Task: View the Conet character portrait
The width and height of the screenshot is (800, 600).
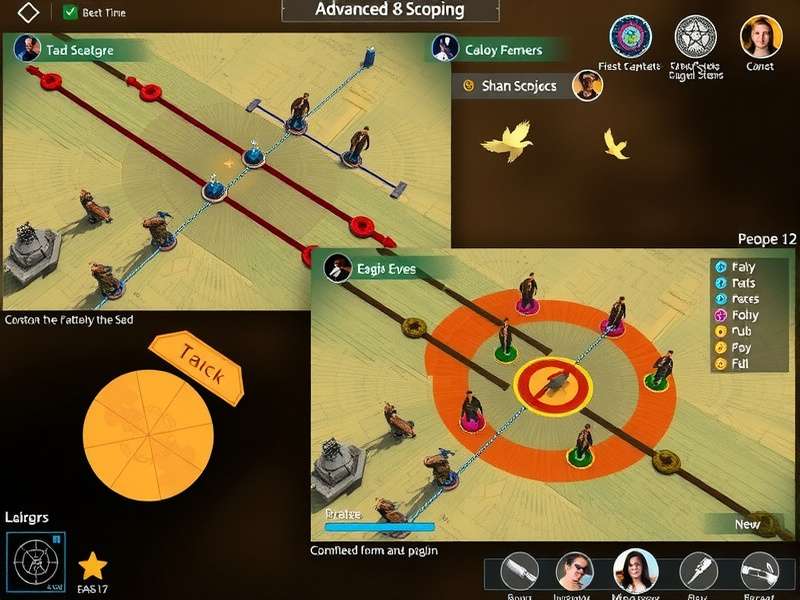Action: pyautogui.click(x=760, y=37)
